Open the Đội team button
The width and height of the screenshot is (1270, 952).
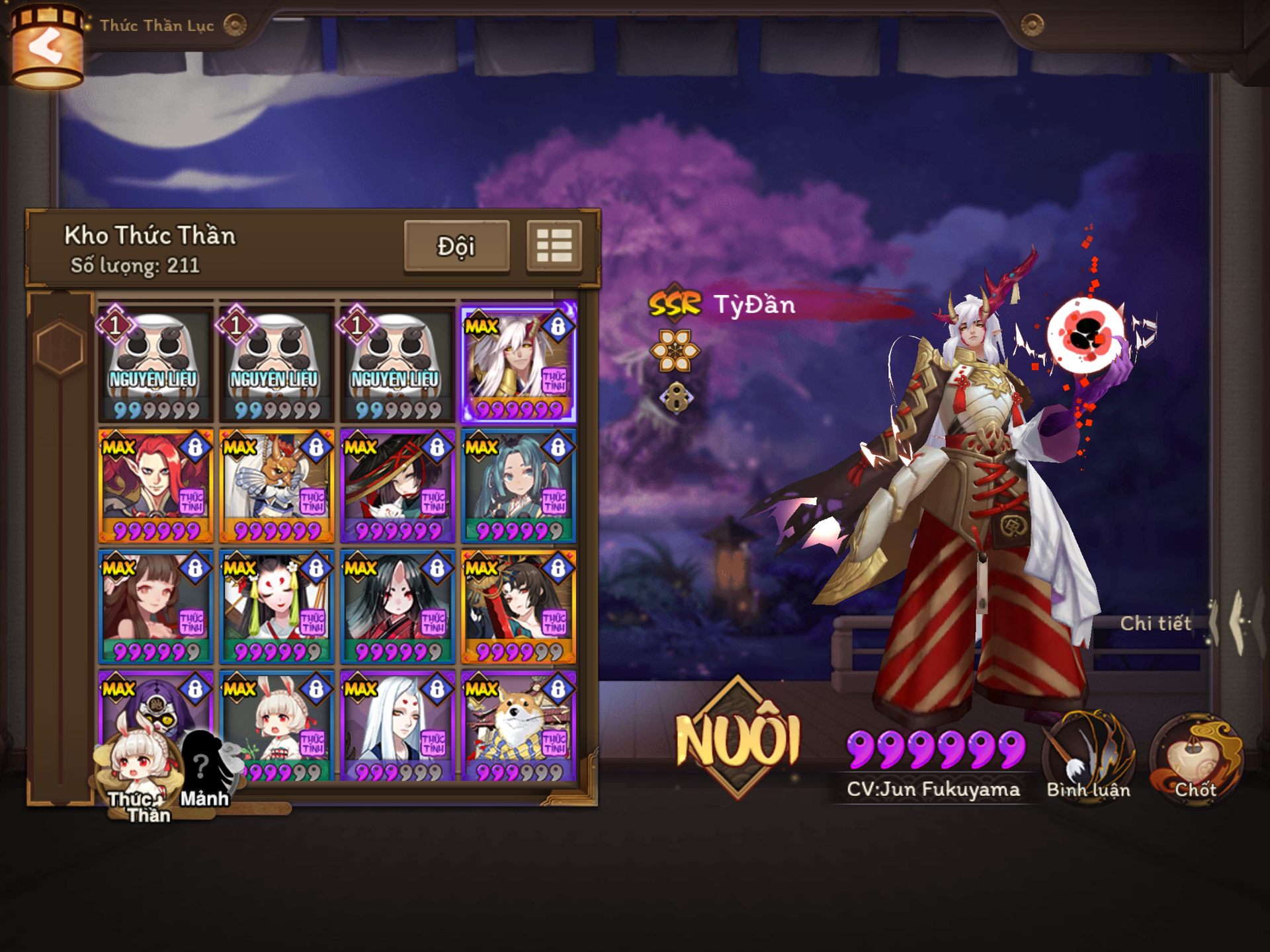click(456, 247)
